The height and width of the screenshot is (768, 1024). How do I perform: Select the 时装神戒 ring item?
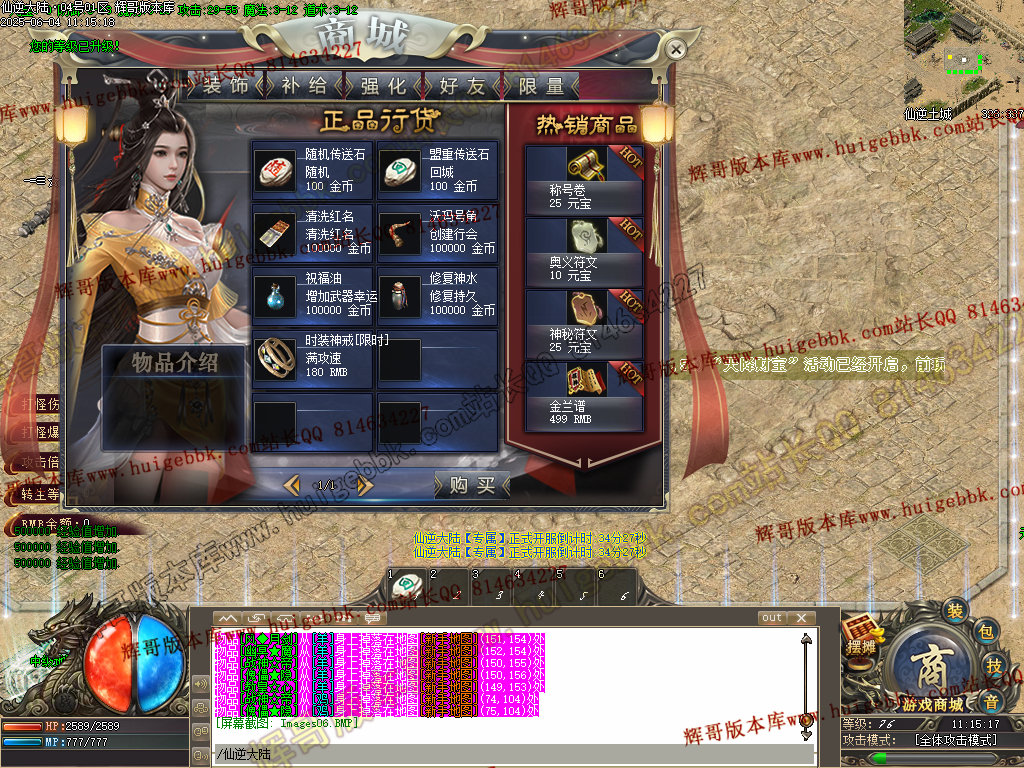point(312,358)
